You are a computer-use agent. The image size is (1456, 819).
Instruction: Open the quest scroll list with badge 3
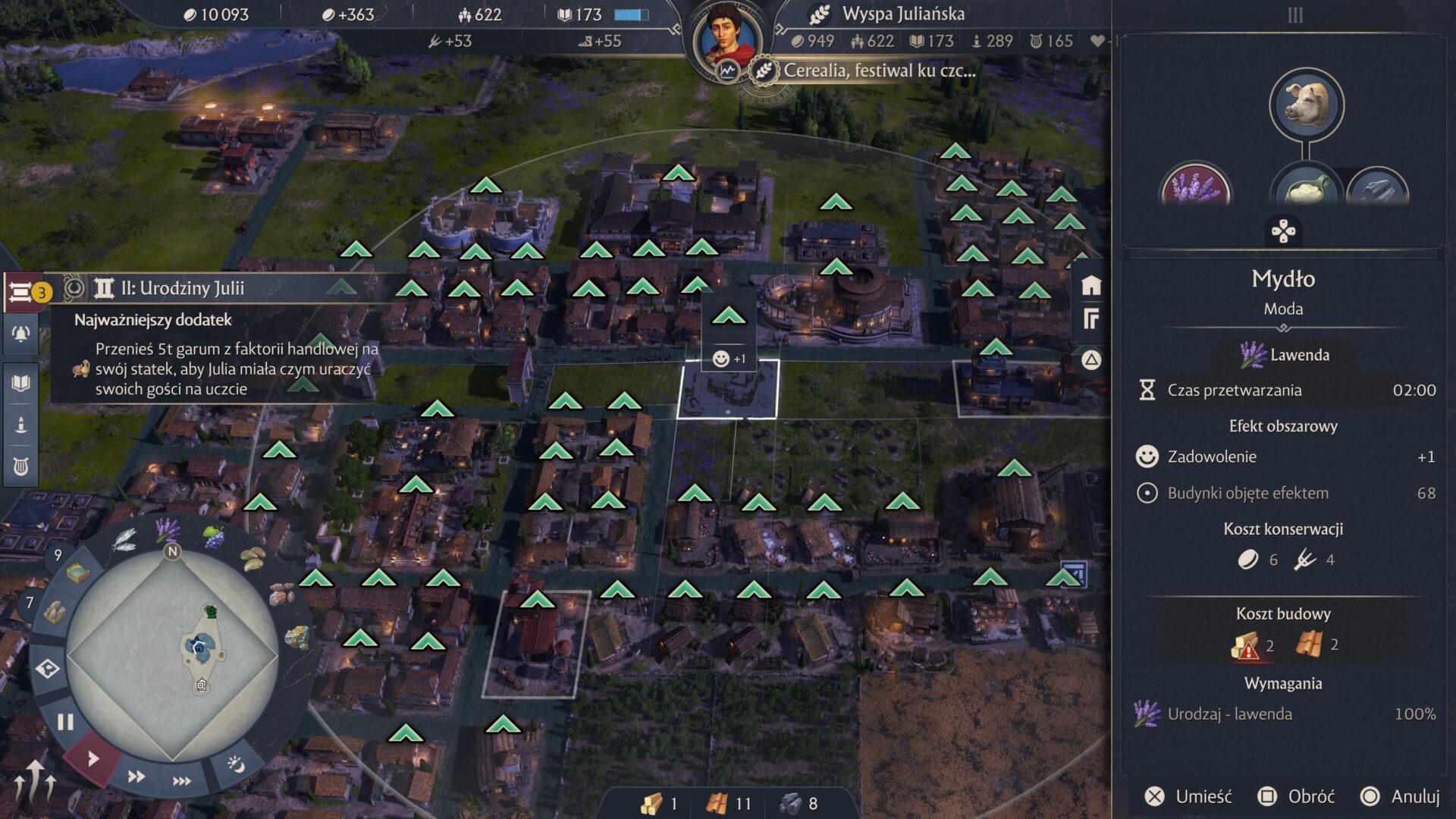pos(23,292)
